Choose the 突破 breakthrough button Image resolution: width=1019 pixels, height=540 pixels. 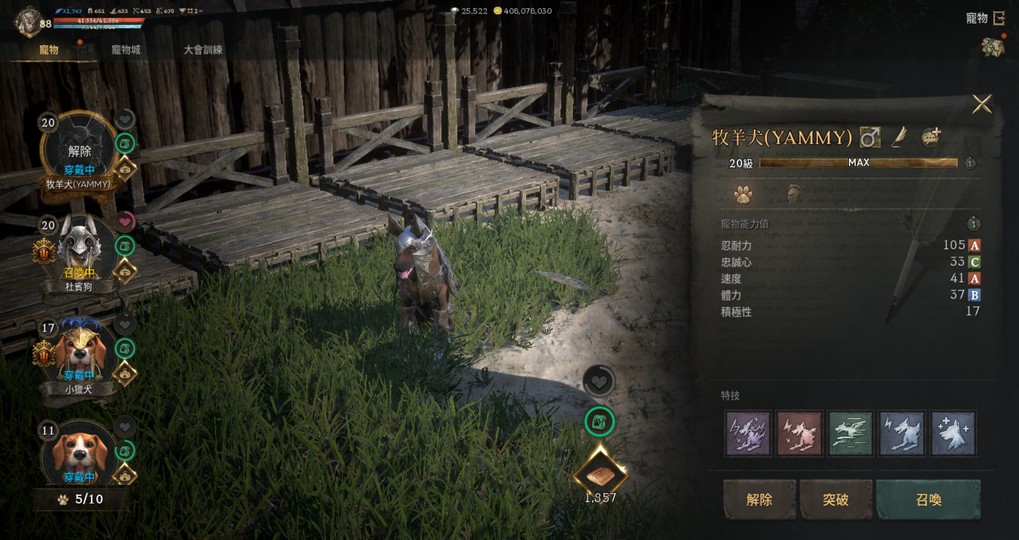836,499
